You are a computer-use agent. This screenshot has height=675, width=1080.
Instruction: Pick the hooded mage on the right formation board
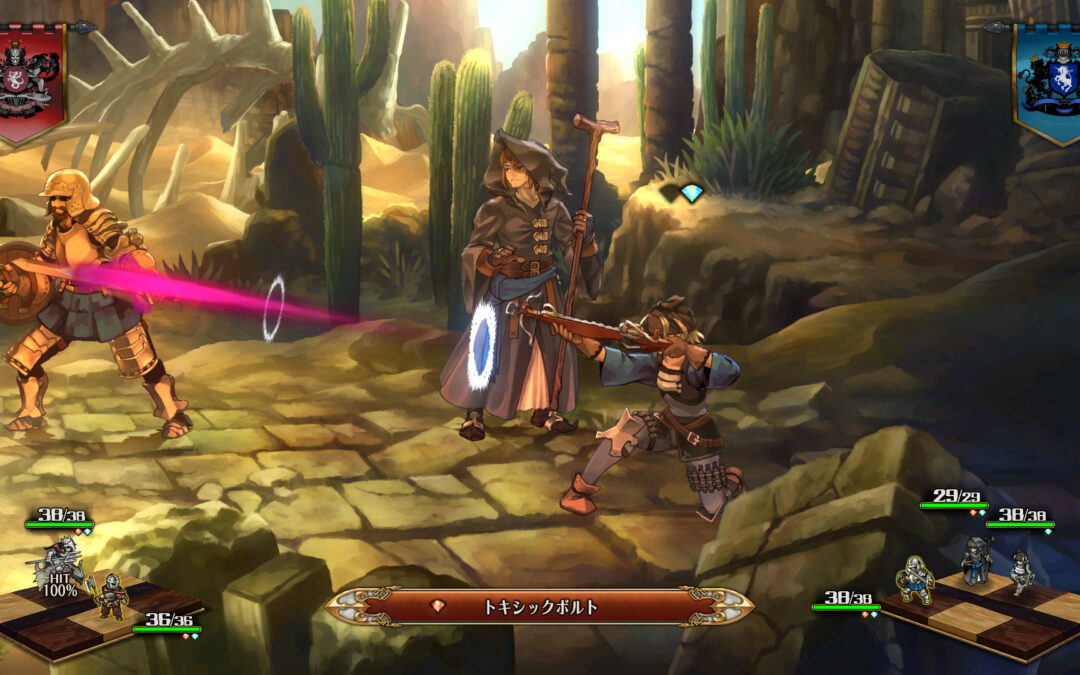tap(976, 560)
